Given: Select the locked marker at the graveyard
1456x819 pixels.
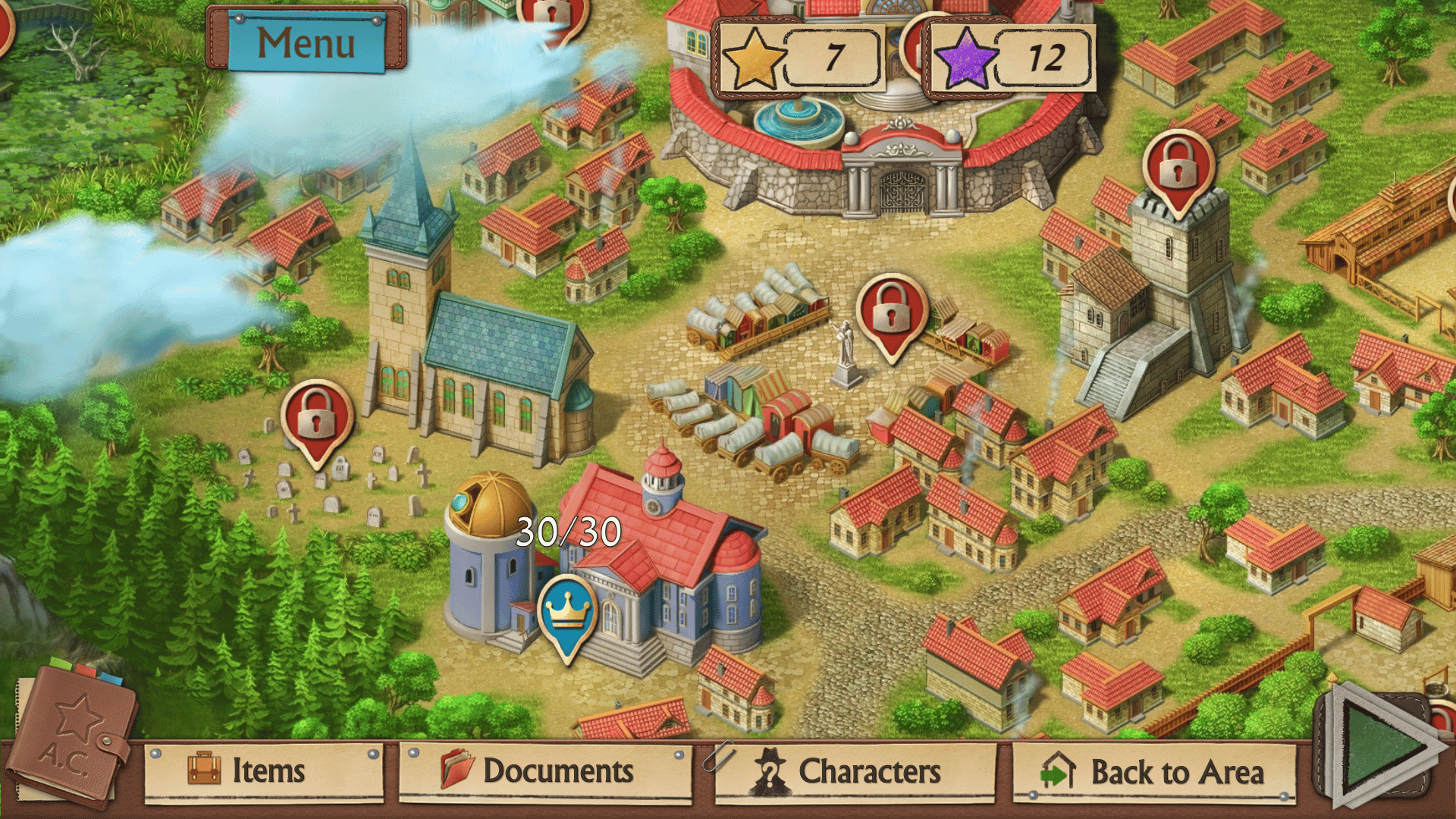Looking at the screenshot, I should tap(317, 416).
